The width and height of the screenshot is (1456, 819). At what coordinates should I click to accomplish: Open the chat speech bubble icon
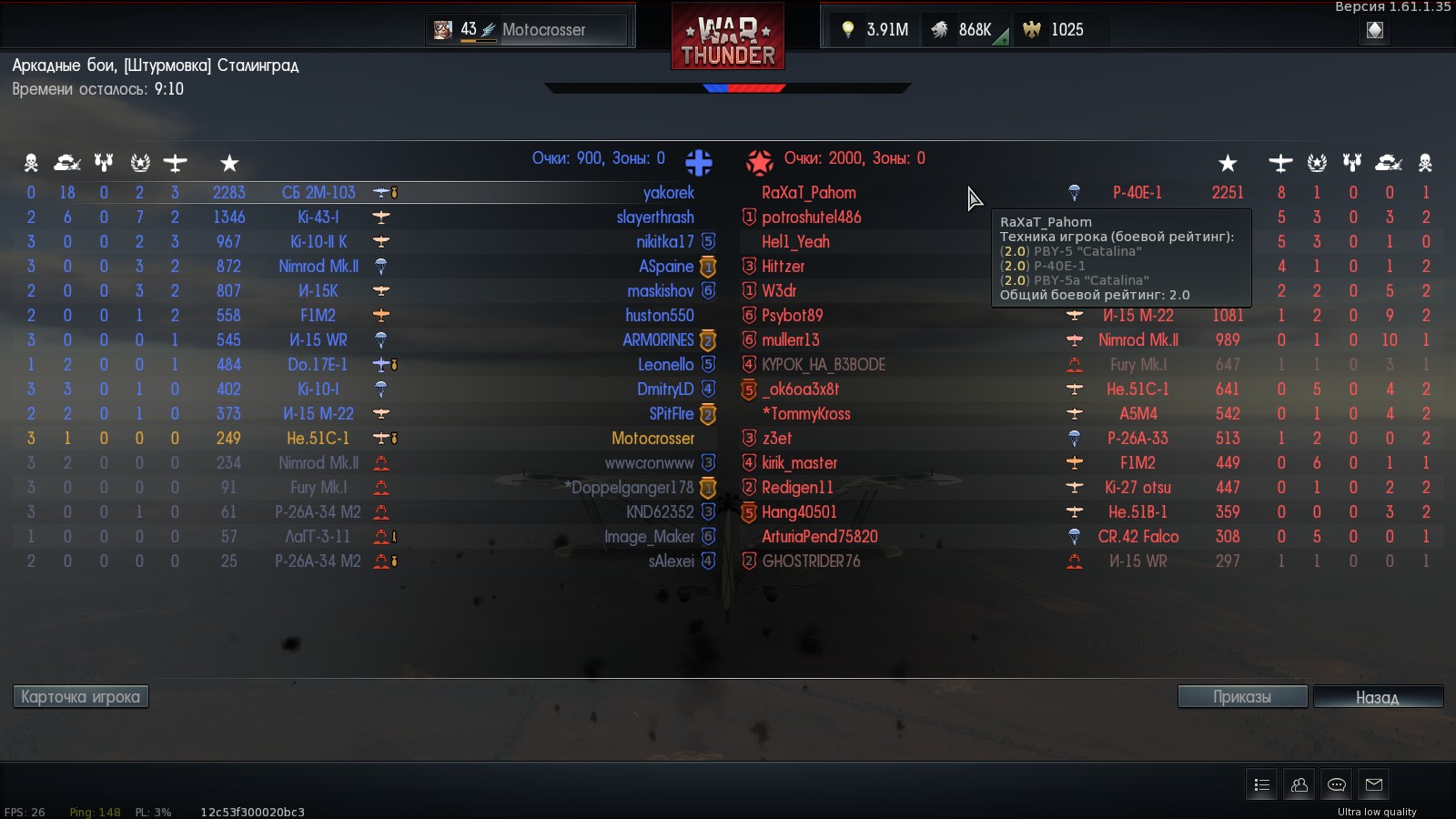[1337, 784]
